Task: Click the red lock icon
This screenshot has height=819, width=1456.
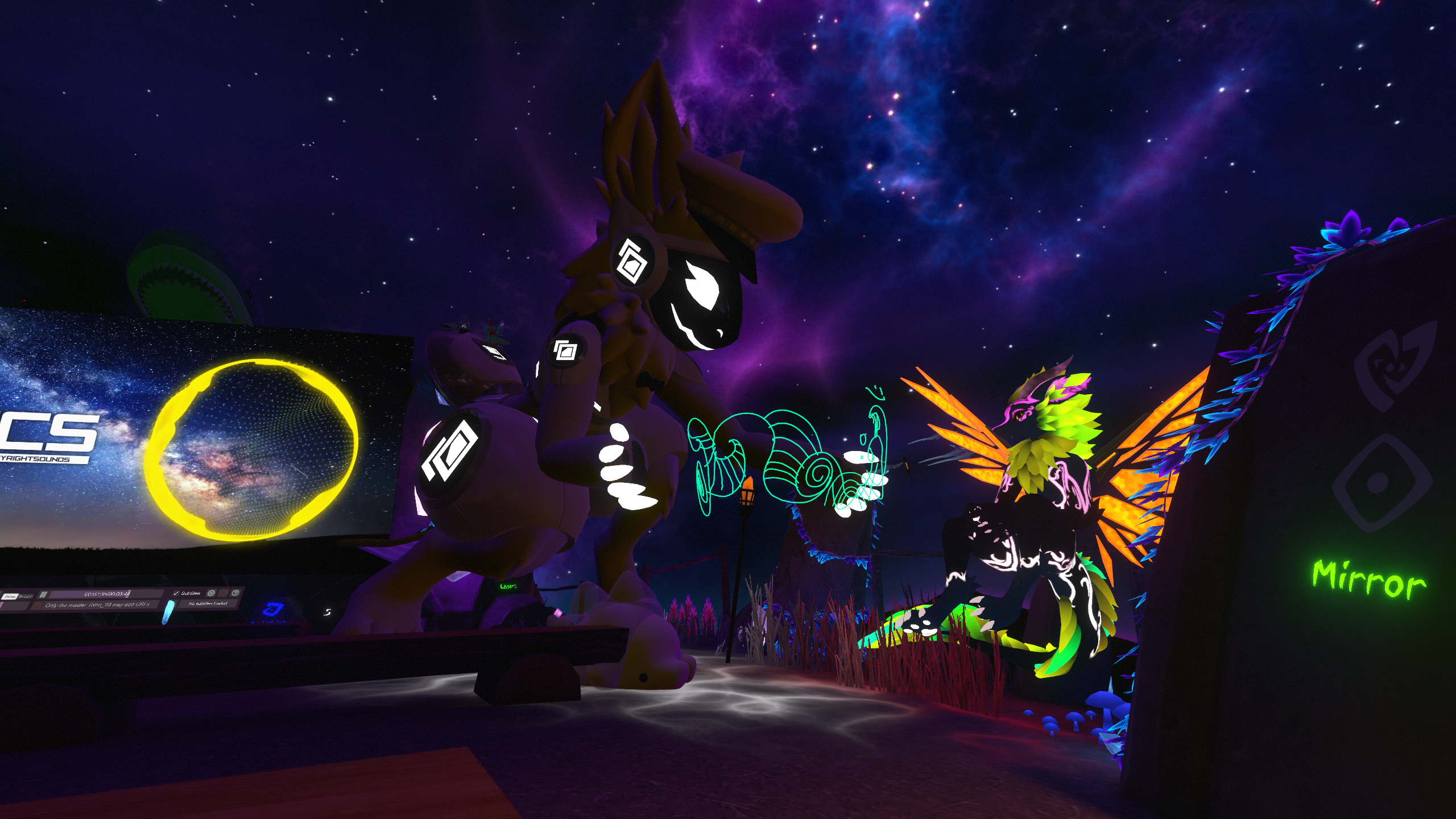Action: (x=36, y=606)
